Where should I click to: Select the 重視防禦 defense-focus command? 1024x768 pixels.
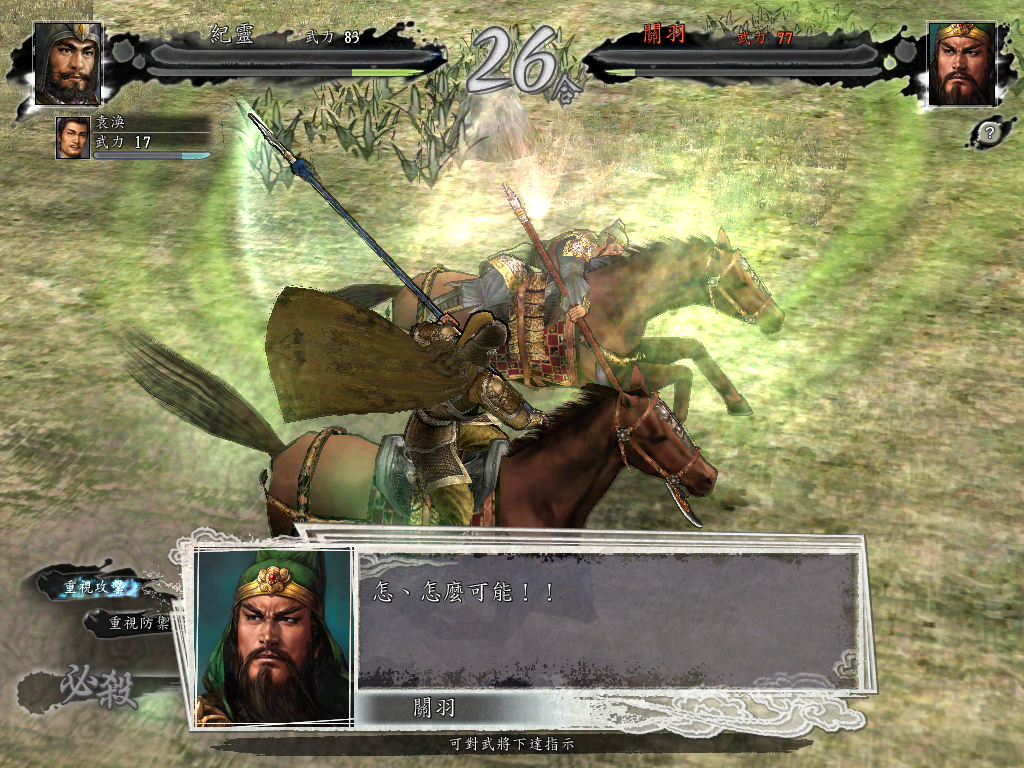[x=138, y=624]
